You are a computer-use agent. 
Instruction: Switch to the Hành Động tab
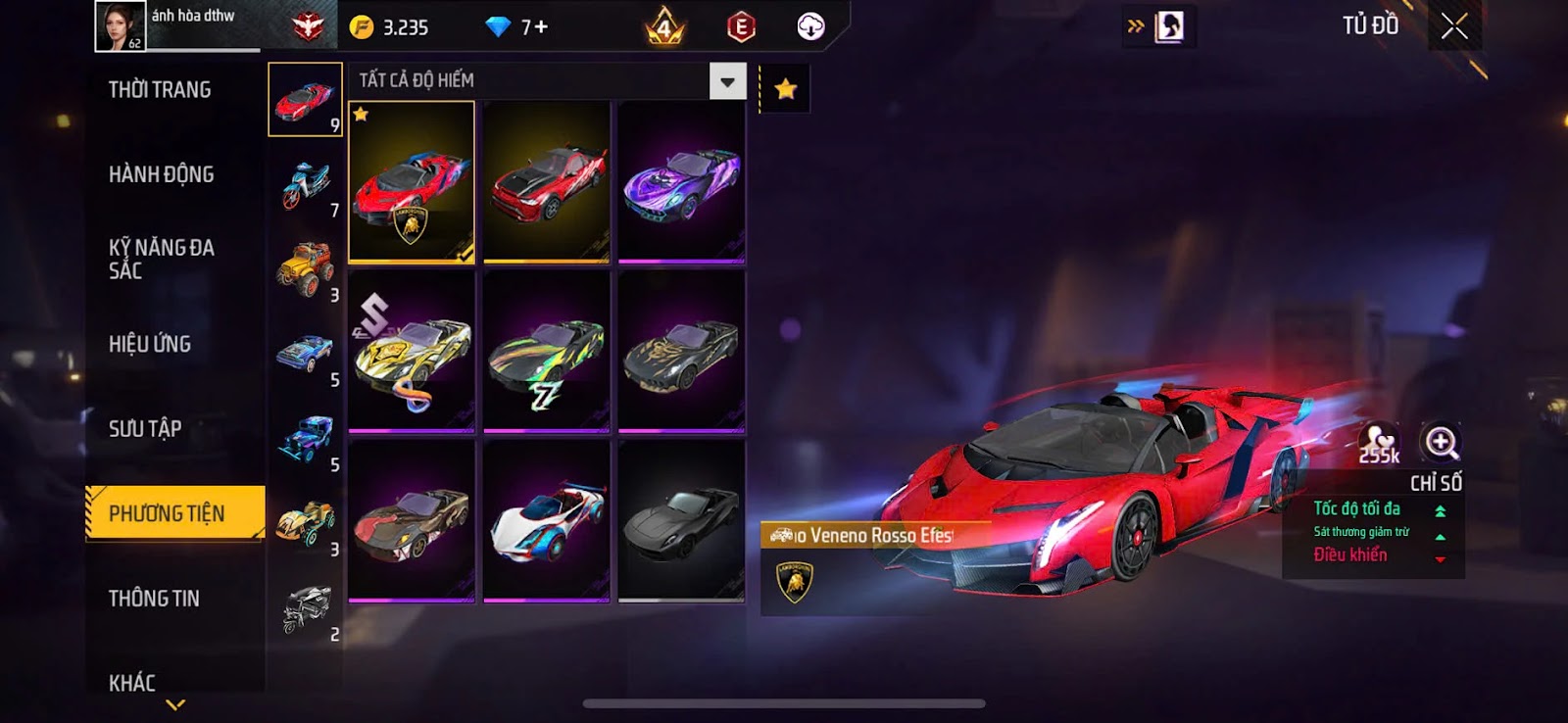(161, 174)
